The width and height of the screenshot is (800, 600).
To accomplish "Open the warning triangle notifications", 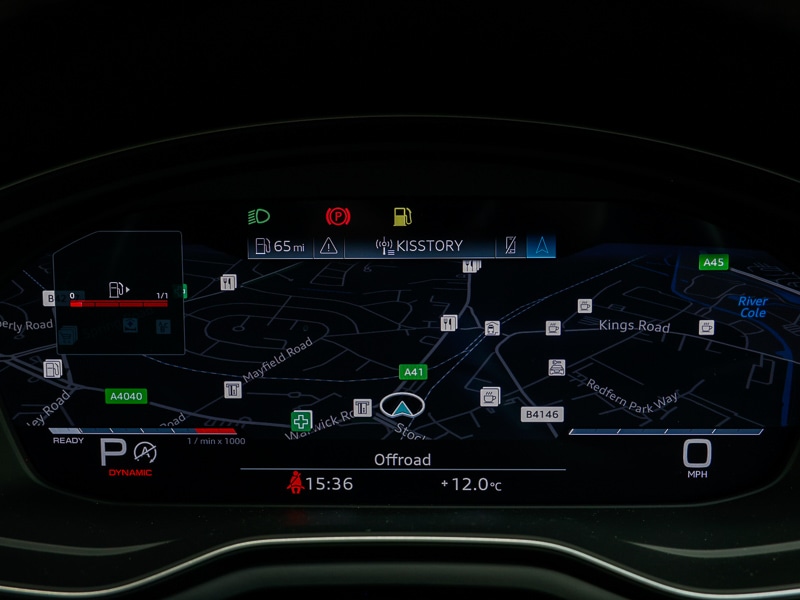I will (328, 246).
